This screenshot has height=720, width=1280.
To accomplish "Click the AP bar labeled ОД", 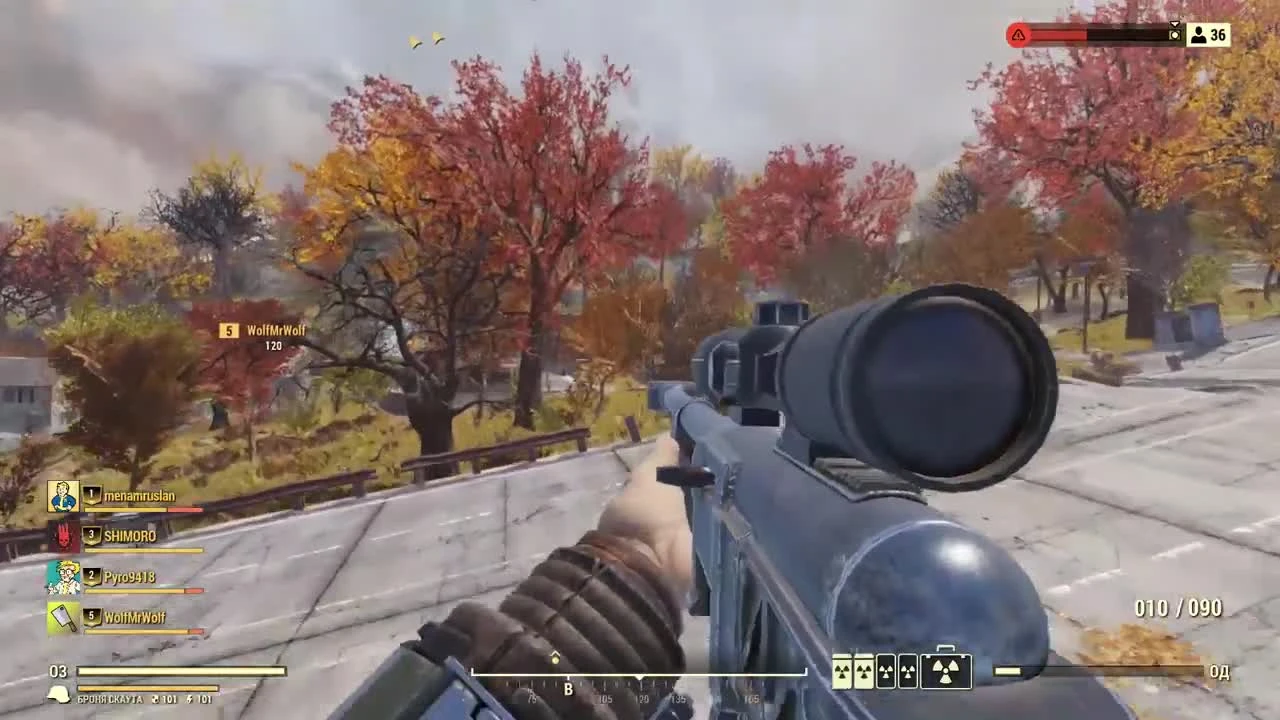I will [x=1100, y=671].
